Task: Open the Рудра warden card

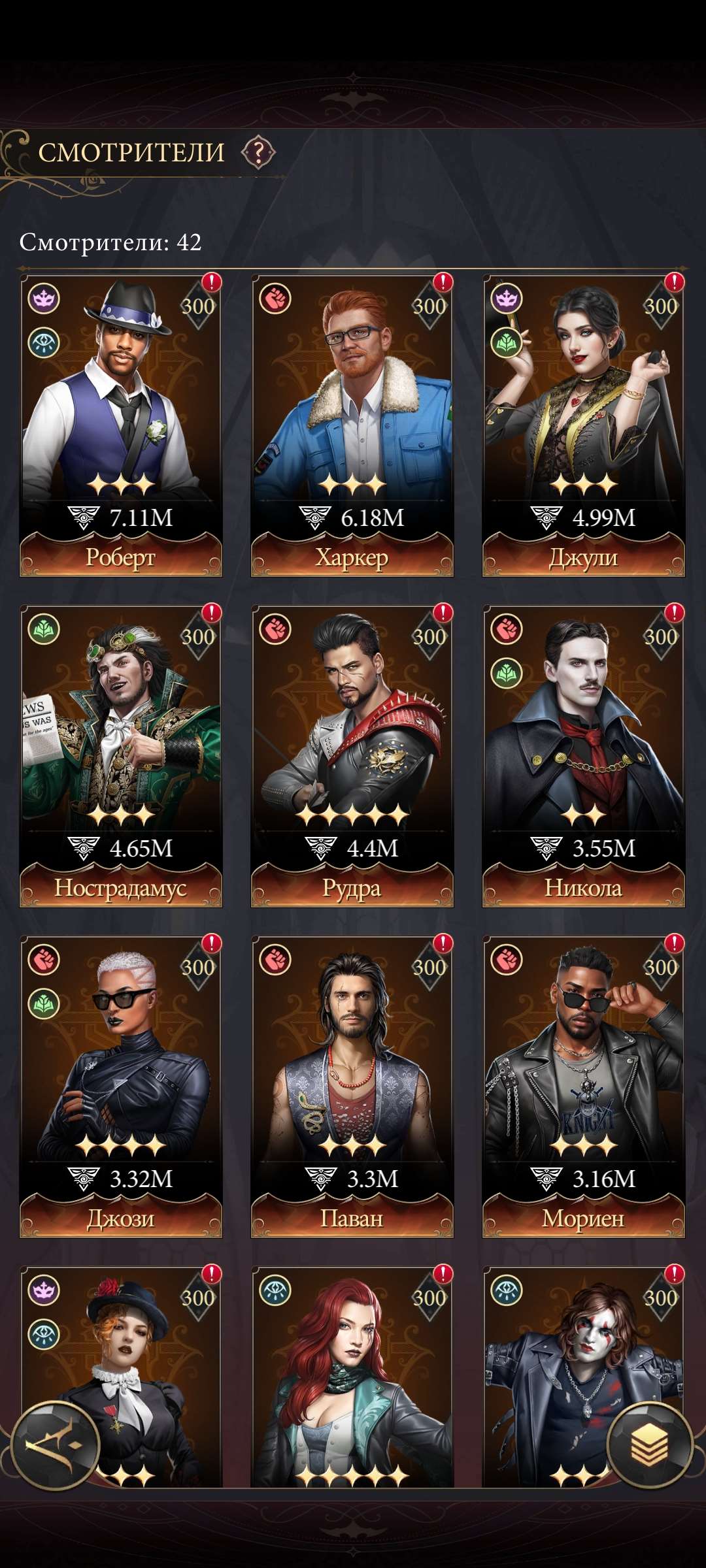Action: (x=352, y=755)
